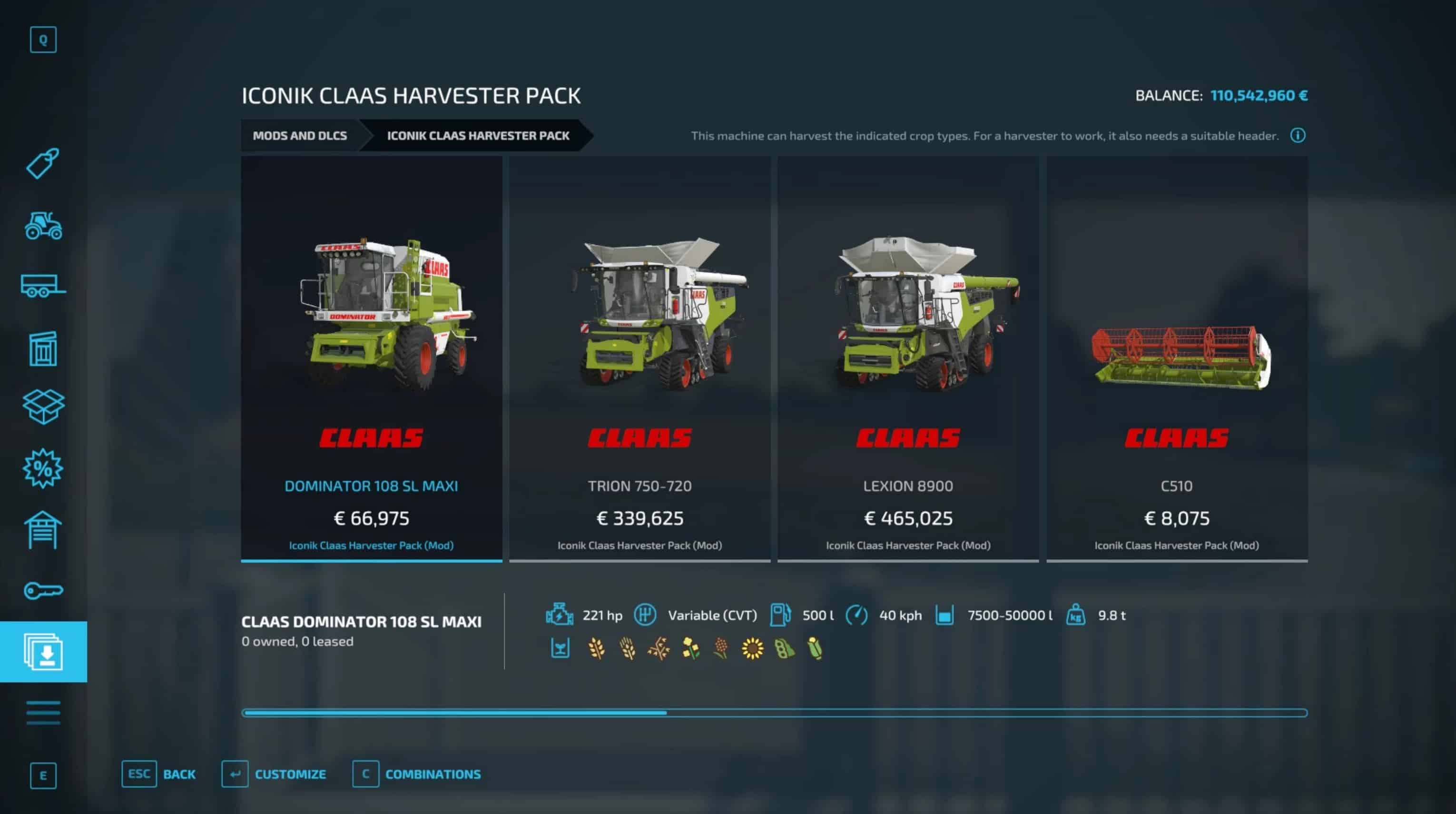Open the shipping container category
1456x814 pixels.
pyautogui.click(x=43, y=349)
